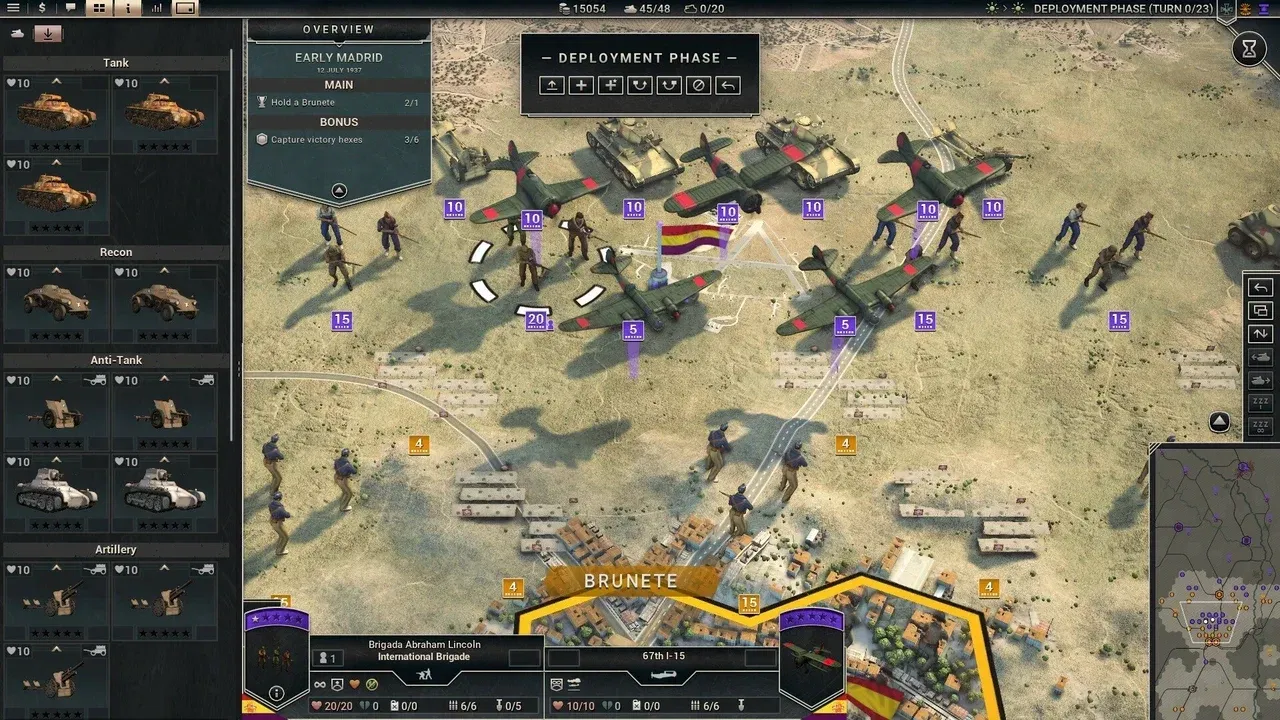Screen dimensions: 1280x720
Task: Put unit to sleep with ZZZ icon
Action: coord(1260,401)
